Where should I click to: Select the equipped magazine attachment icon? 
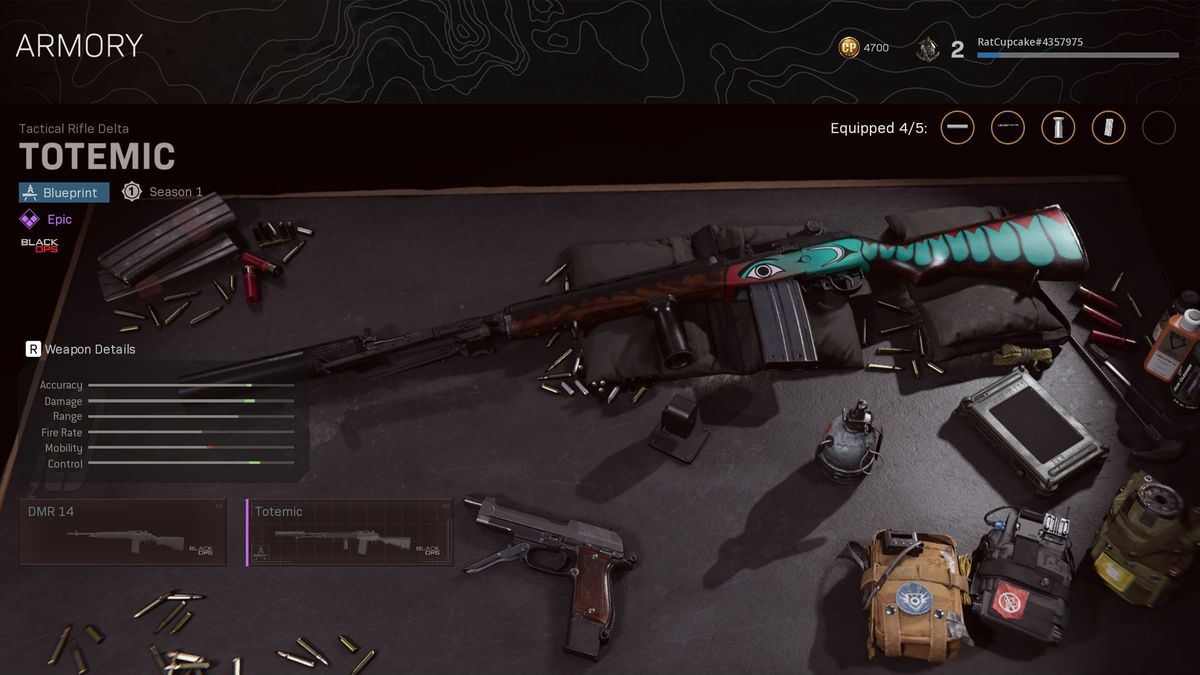tap(1108, 128)
